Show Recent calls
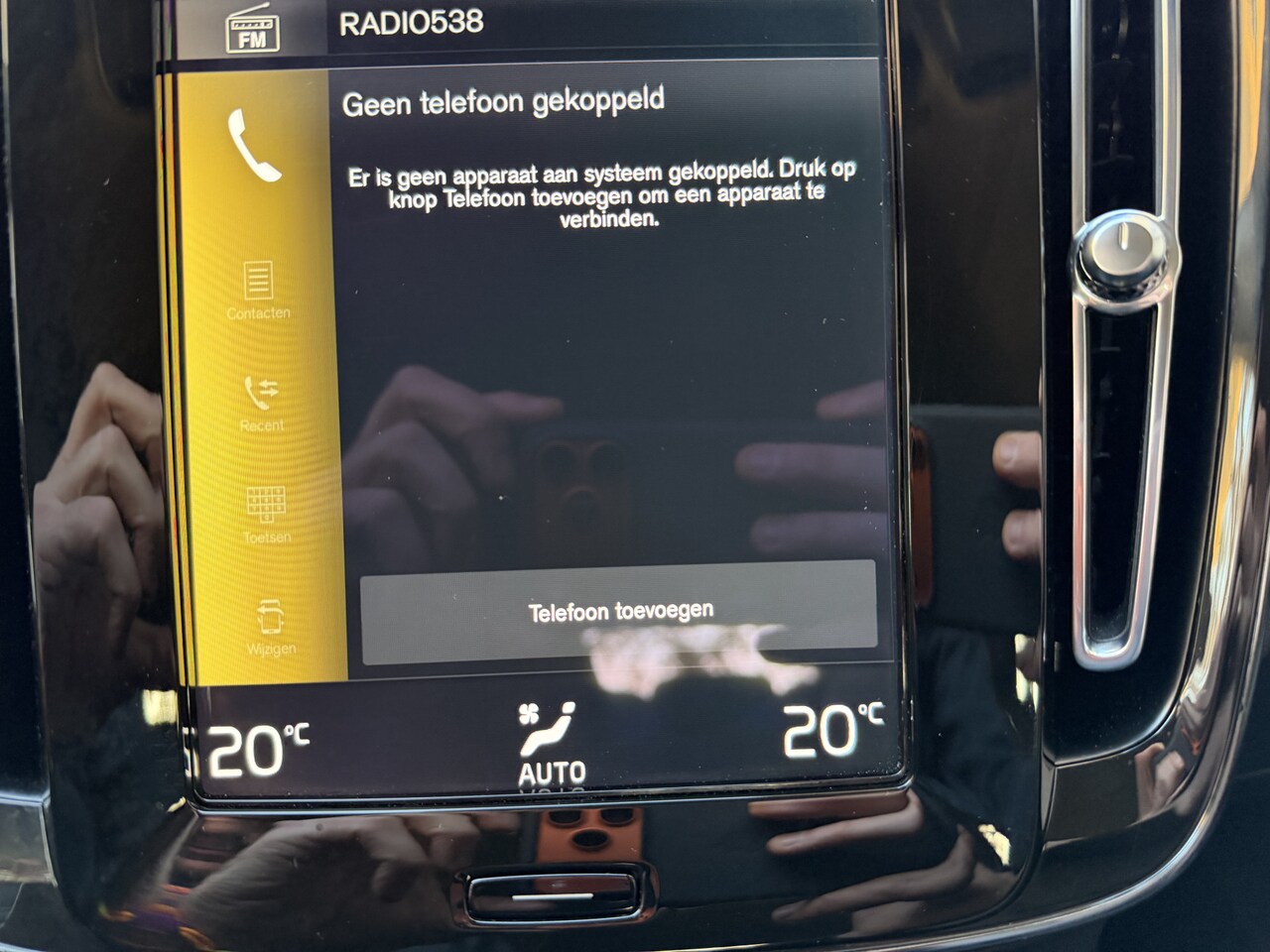This screenshot has width=1270, height=952. [x=262, y=404]
